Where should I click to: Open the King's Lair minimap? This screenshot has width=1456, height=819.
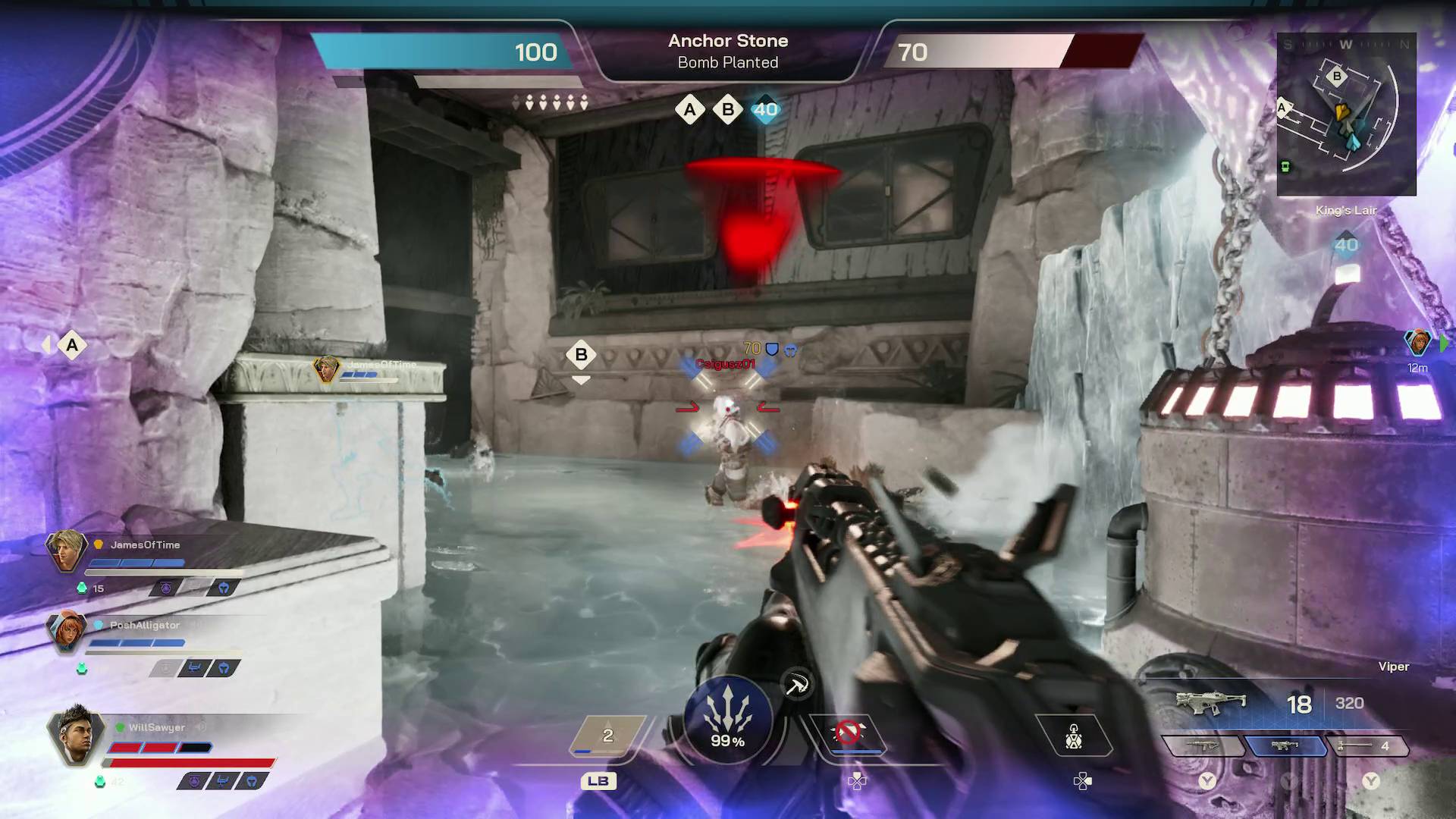coord(1346,114)
